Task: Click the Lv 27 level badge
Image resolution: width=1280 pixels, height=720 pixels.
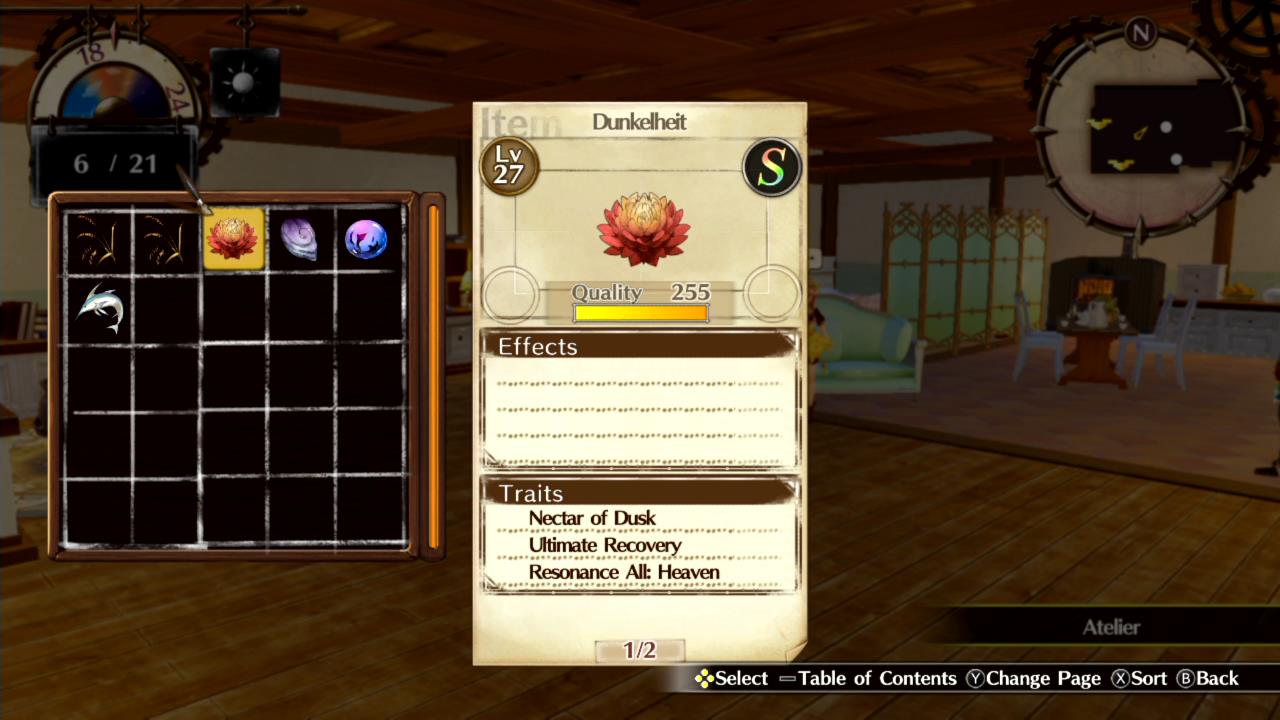Action: 509,167
